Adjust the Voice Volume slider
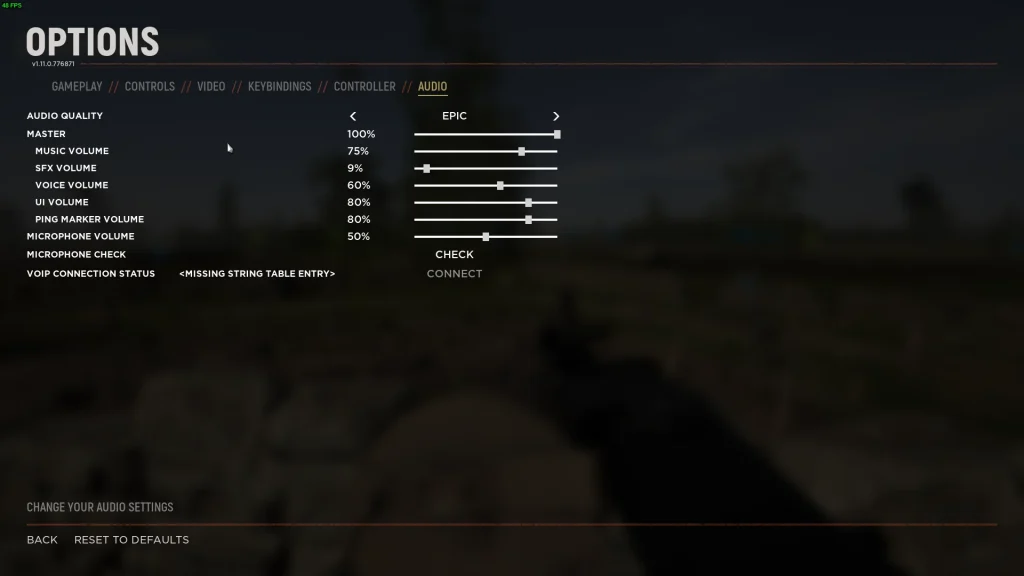 [x=500, y=186]
